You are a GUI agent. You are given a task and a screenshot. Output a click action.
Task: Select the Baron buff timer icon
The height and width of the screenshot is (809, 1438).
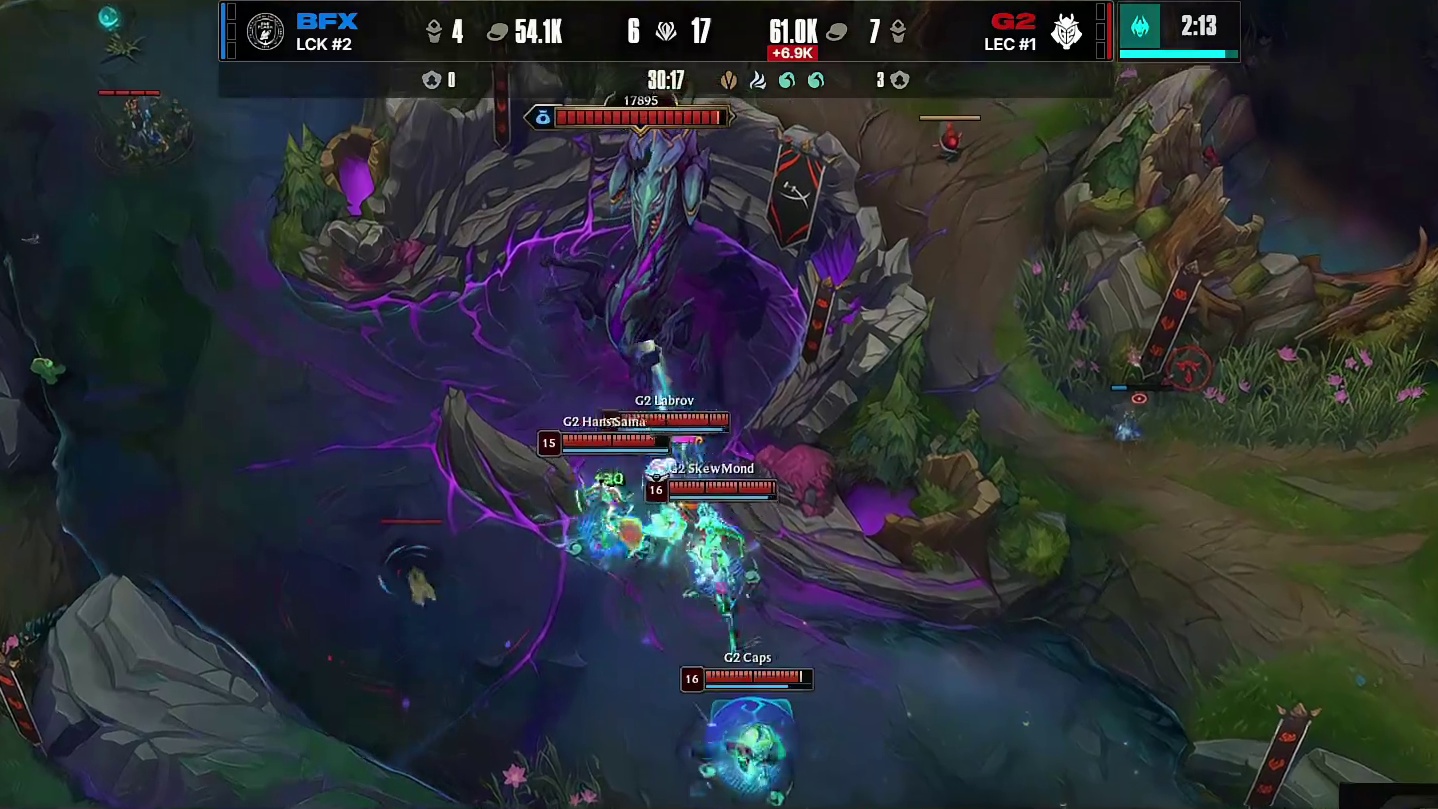[x=1141, y=27]
